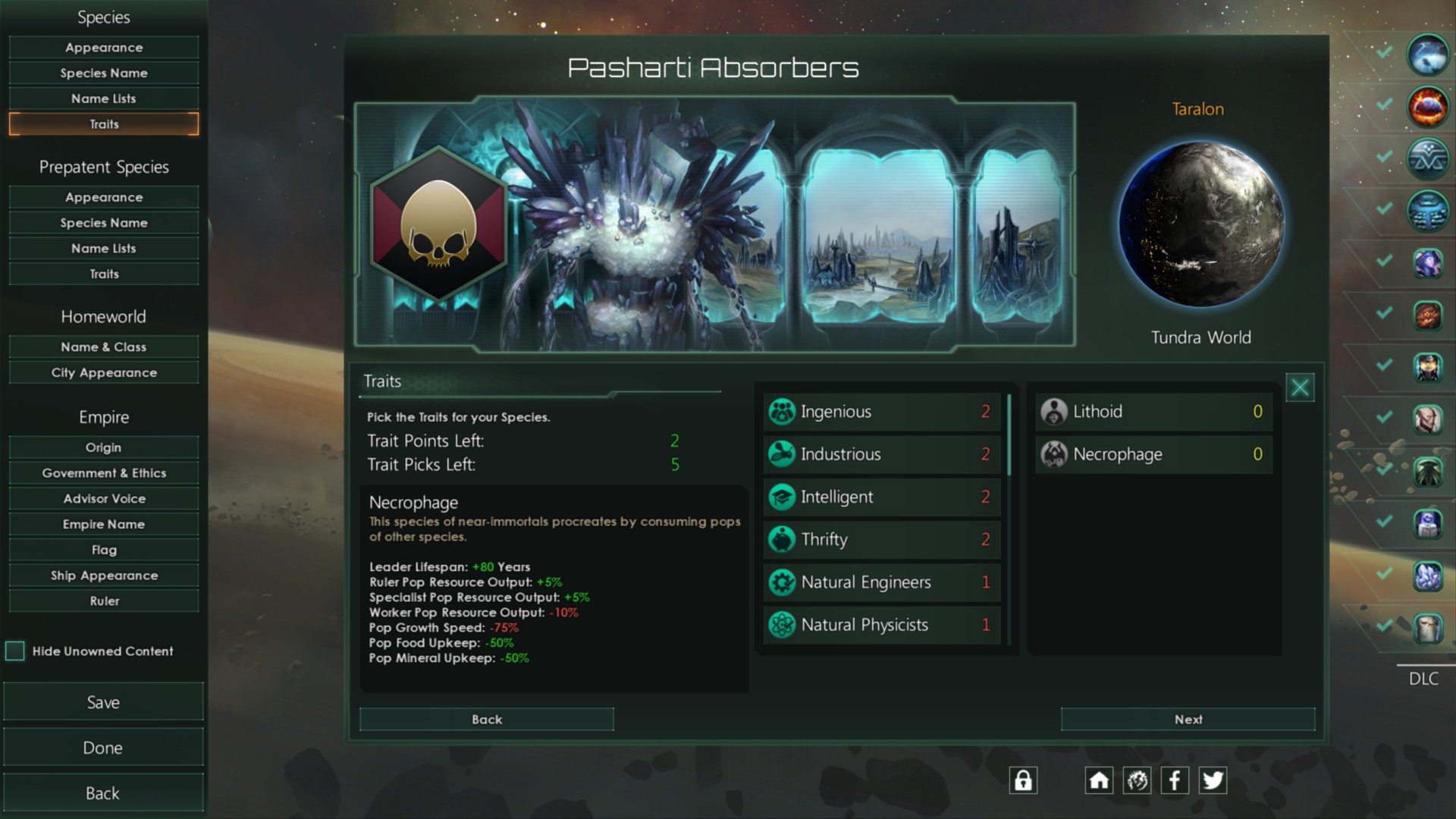The image size is (1456, 819).
Task: Toggle Hide Unowned Content checkbox
Action: [x=15, y=651]
